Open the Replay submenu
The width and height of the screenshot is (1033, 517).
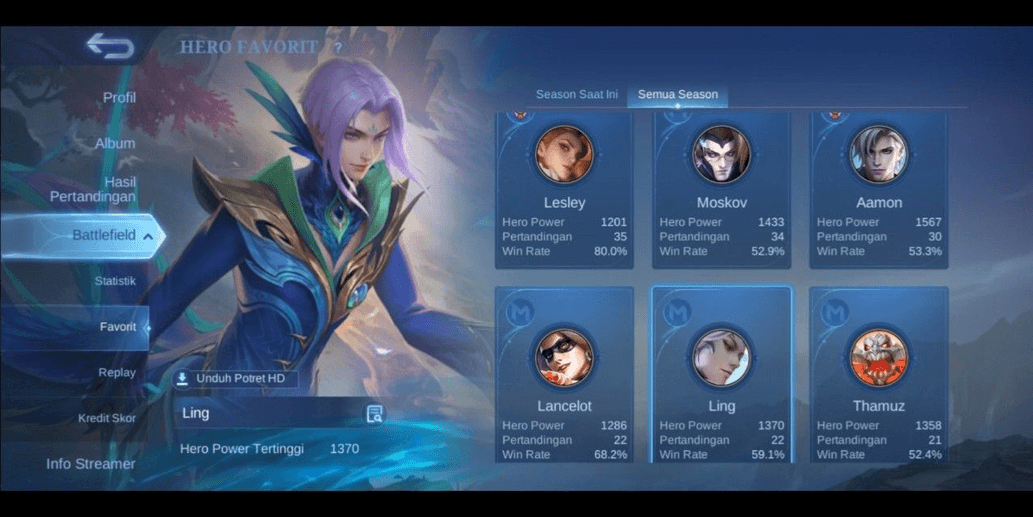point(117,372)
